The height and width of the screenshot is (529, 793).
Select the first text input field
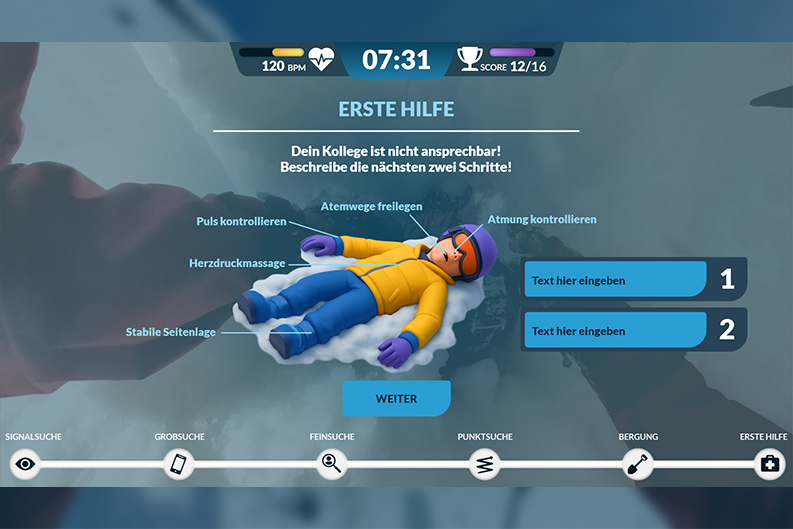point(615,280)
